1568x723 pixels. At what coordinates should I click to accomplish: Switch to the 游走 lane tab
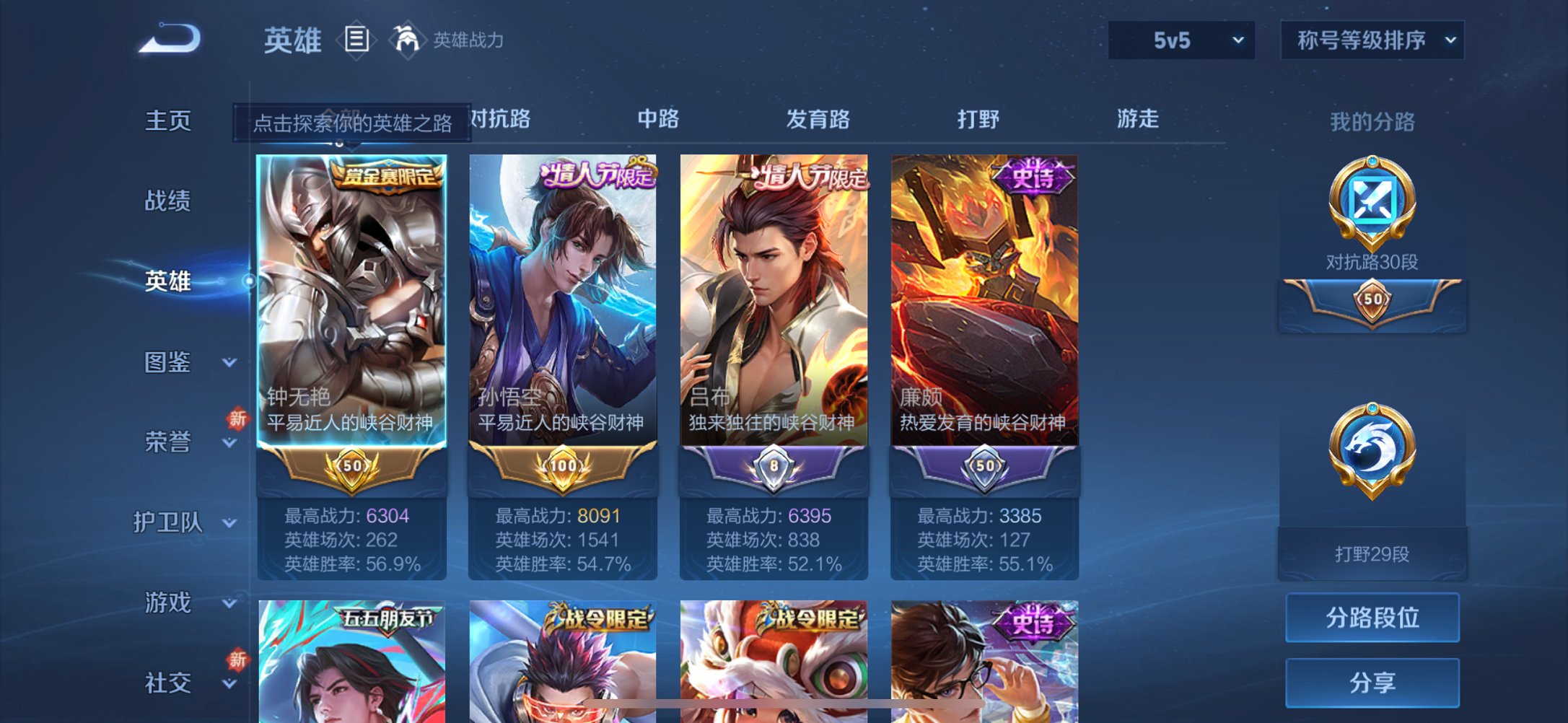click(1138, 120)
